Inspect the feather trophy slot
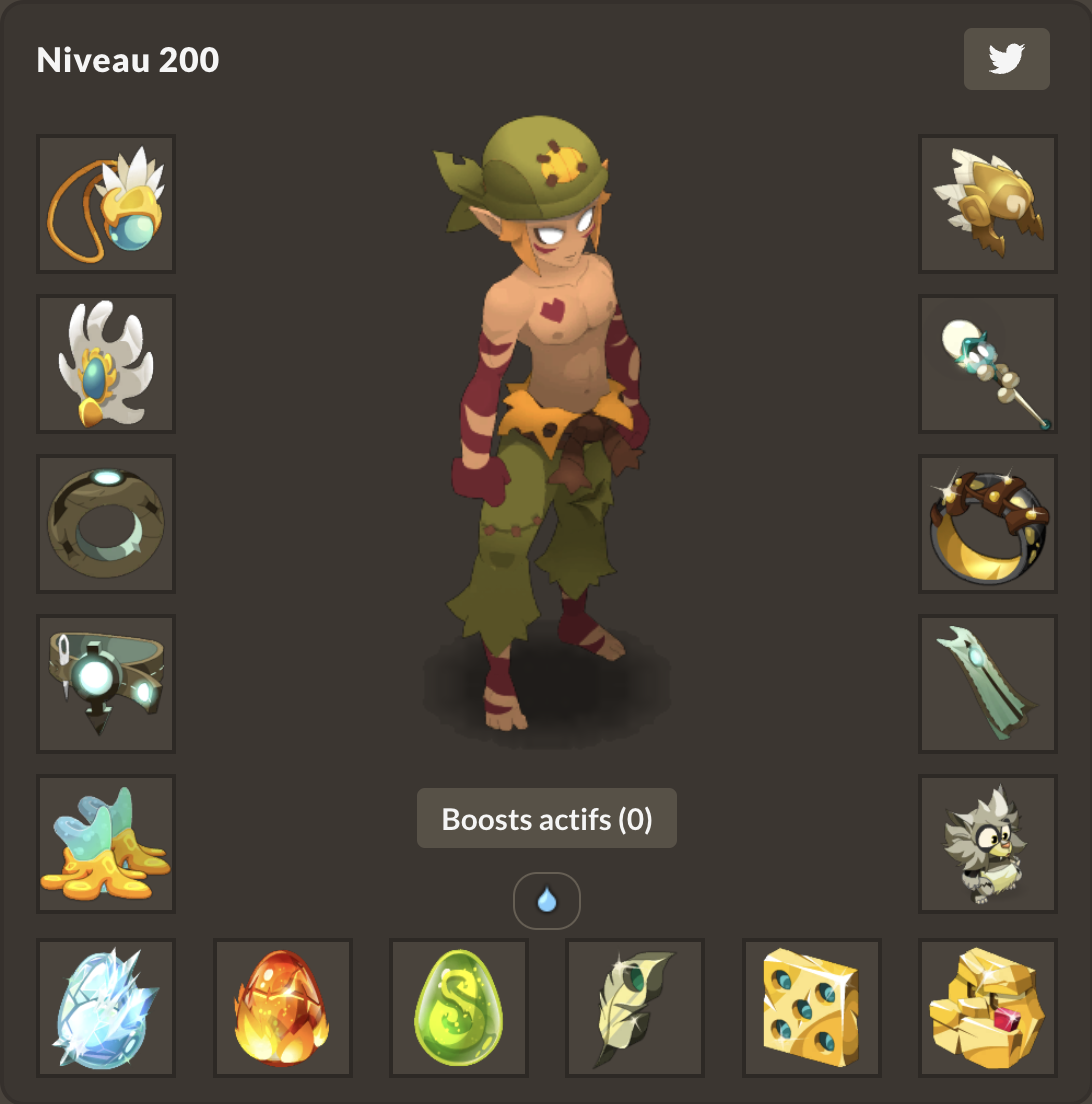The height and width of the screenshot is (1104, 1092). click(635, 1008)
